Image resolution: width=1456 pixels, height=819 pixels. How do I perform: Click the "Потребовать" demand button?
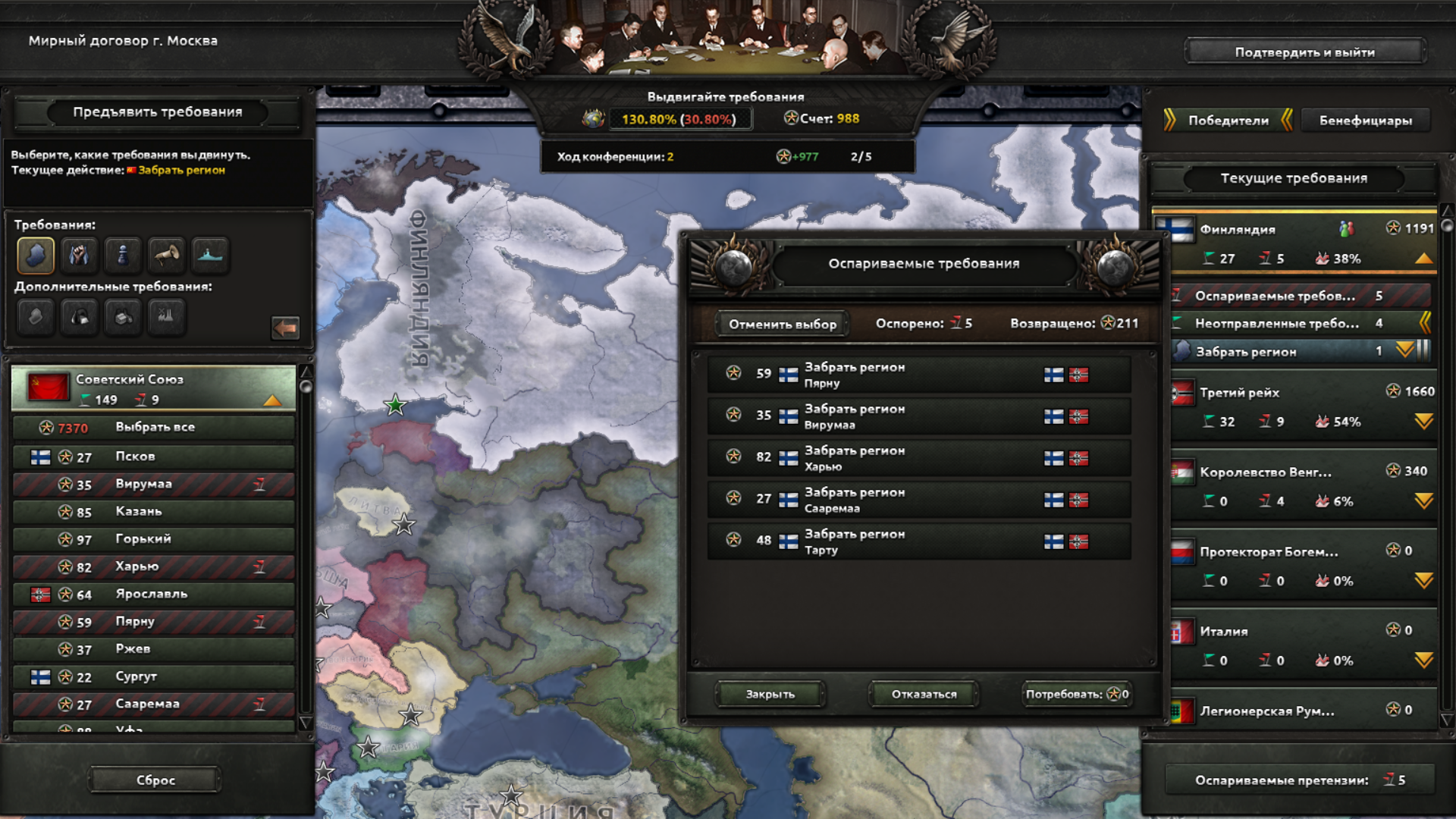[1076, 694]
